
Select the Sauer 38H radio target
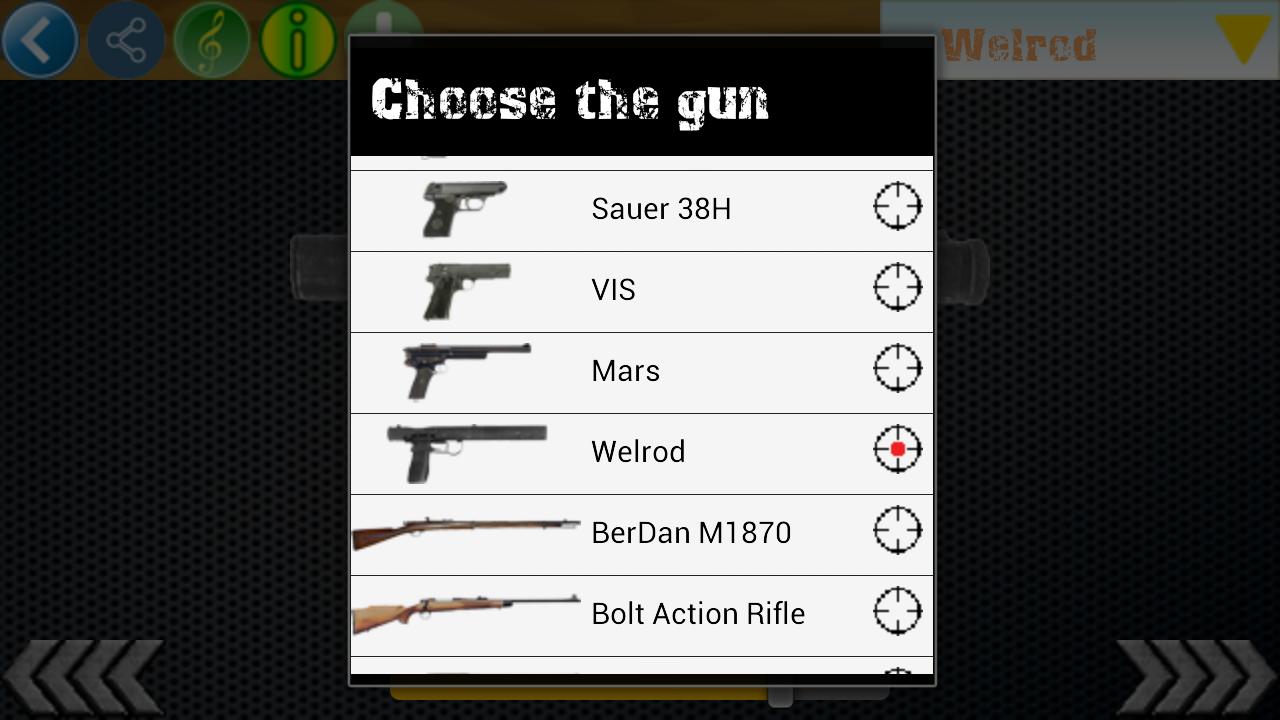click(897, 206)
